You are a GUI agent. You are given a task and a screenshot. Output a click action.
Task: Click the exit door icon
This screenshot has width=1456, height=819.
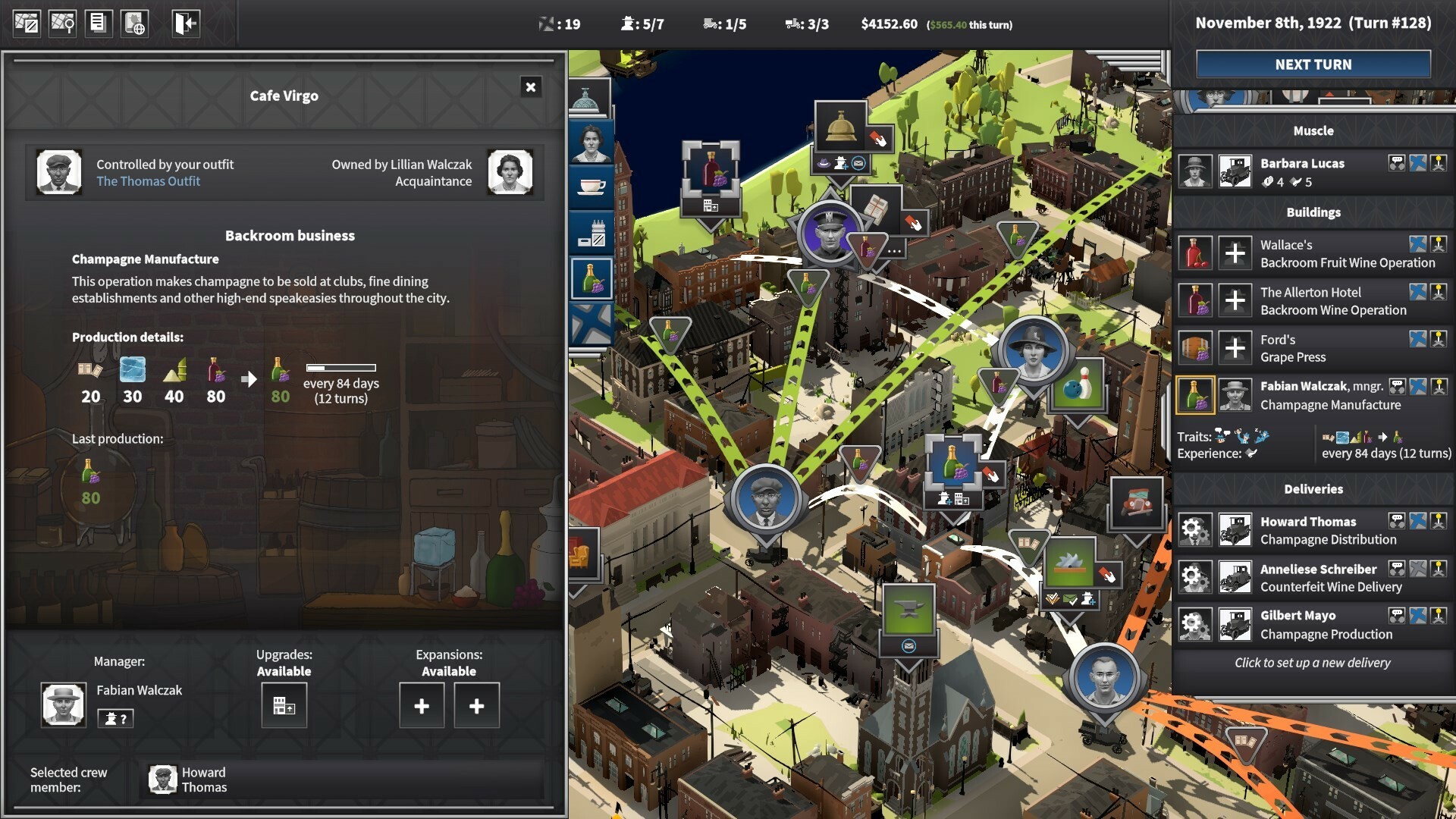[184, 23]
